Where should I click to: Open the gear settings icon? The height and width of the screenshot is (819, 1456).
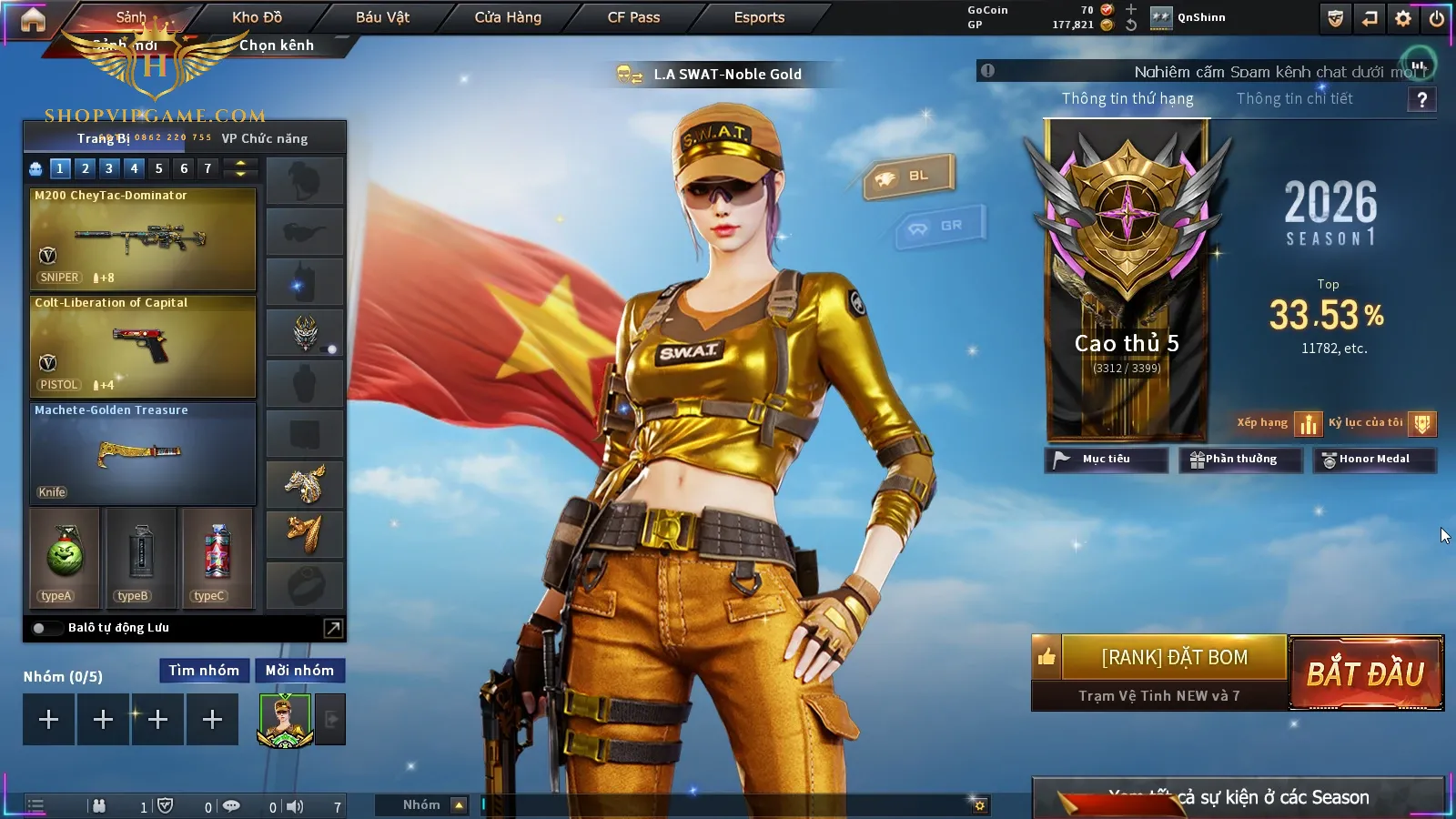pos(1403,18)
